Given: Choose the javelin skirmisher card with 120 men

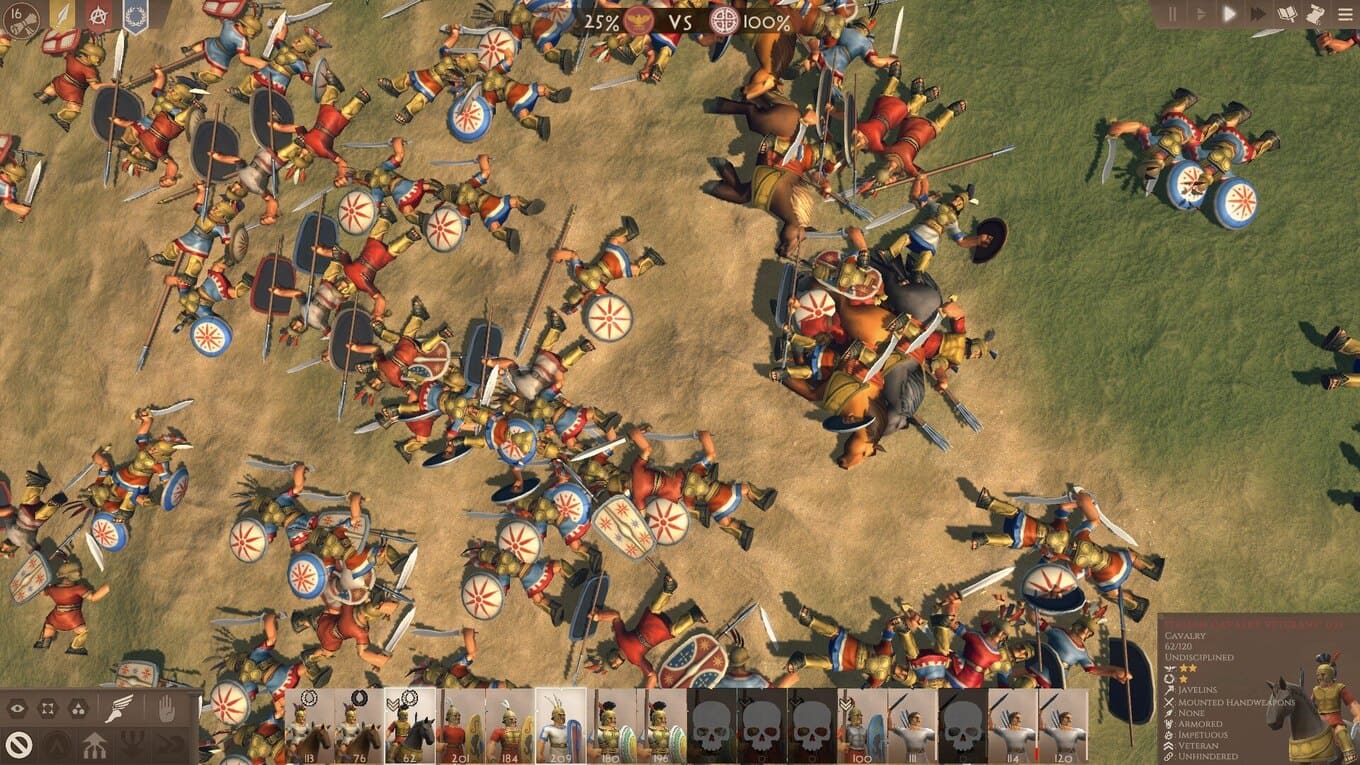Looking at the screenshot, I should [1063, 726].
